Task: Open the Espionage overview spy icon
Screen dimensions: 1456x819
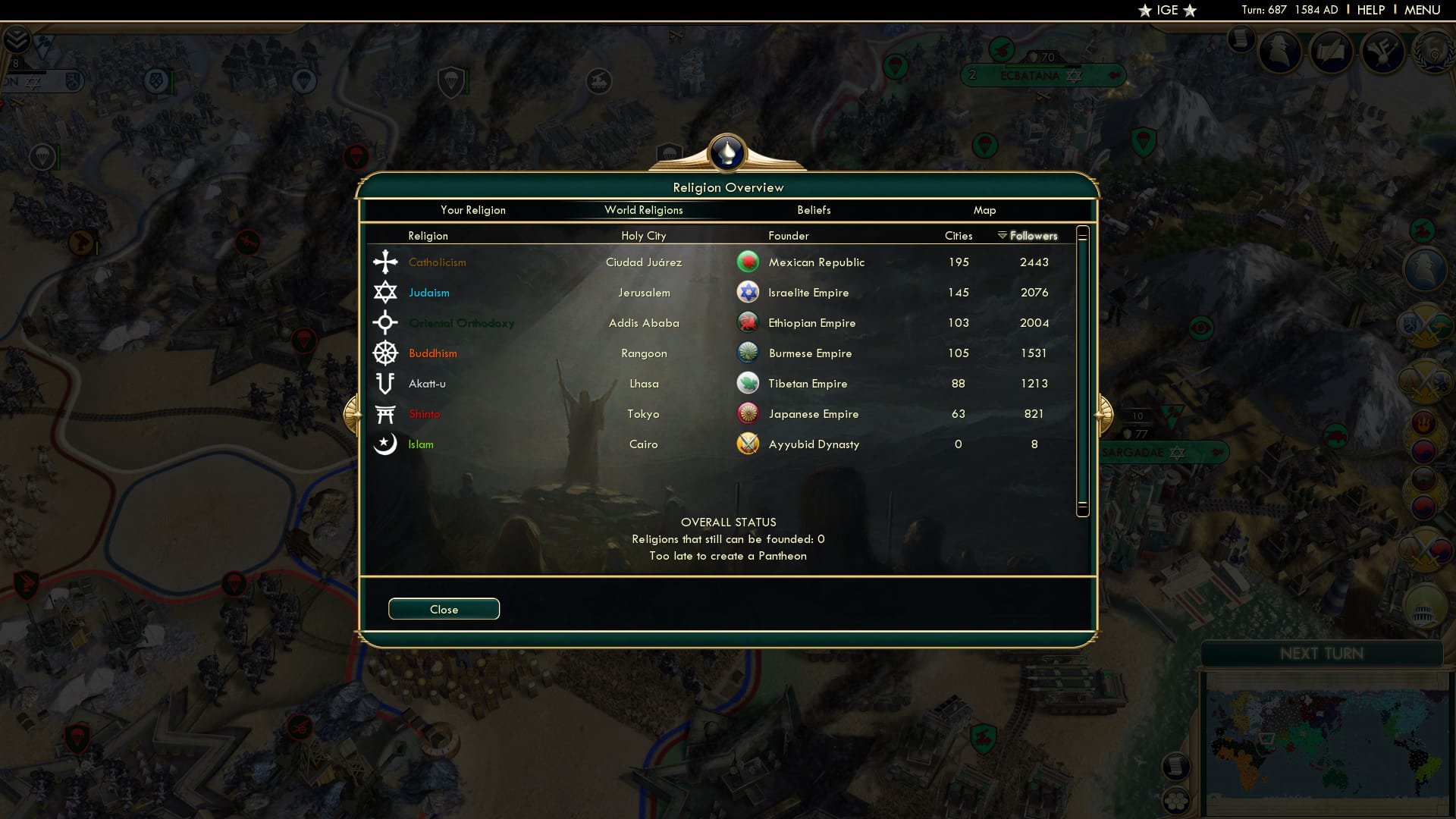Action: click(x=1282, y=52)
